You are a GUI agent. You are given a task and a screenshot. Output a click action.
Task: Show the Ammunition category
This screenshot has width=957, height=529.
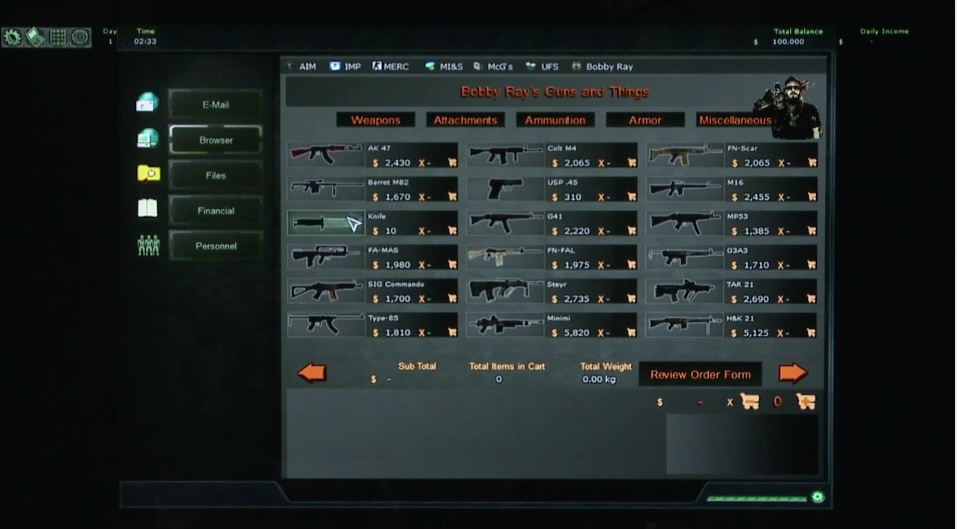point(555,120)
